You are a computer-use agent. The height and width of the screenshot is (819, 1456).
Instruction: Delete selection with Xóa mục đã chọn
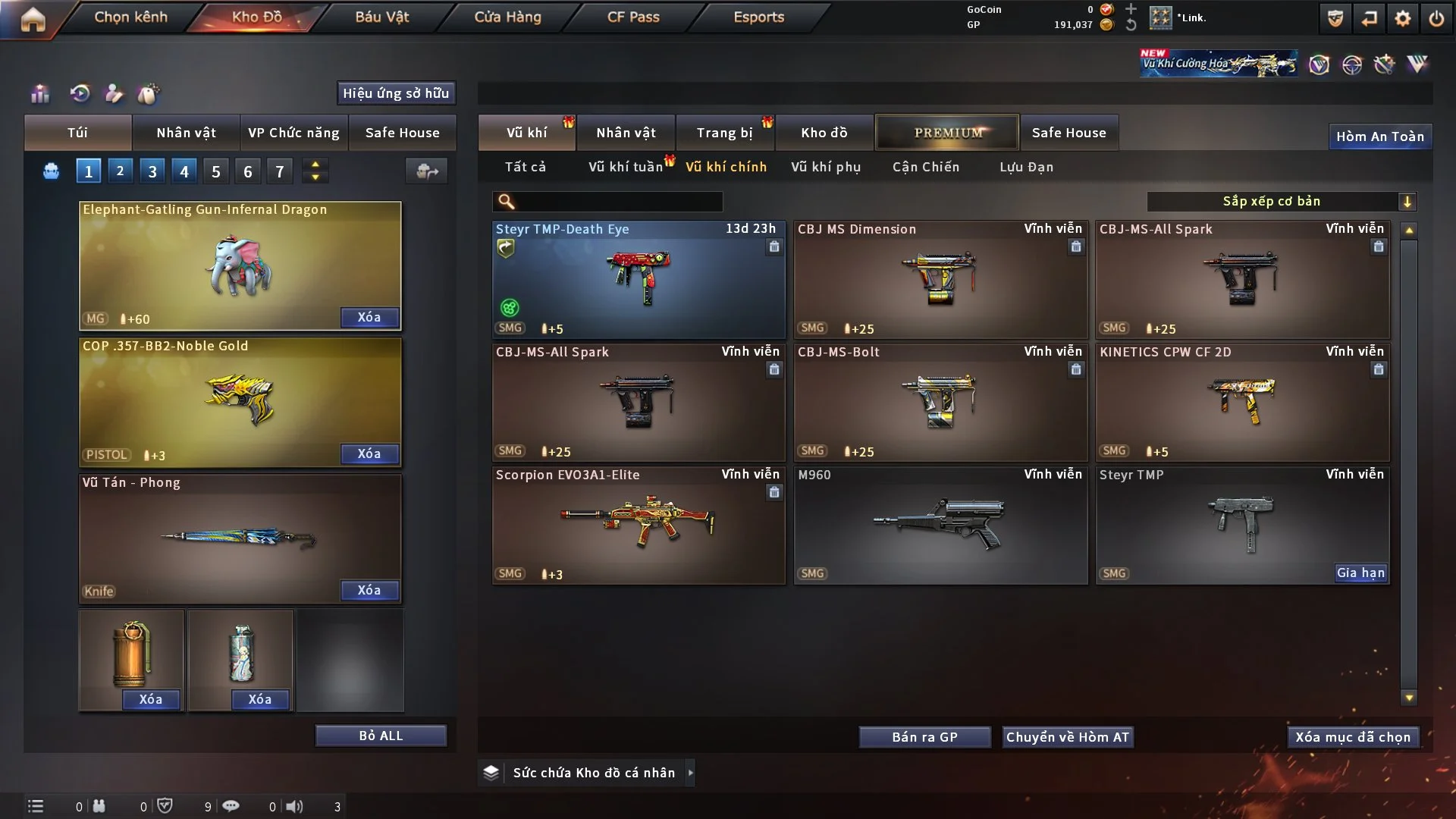pos(1352,737)
